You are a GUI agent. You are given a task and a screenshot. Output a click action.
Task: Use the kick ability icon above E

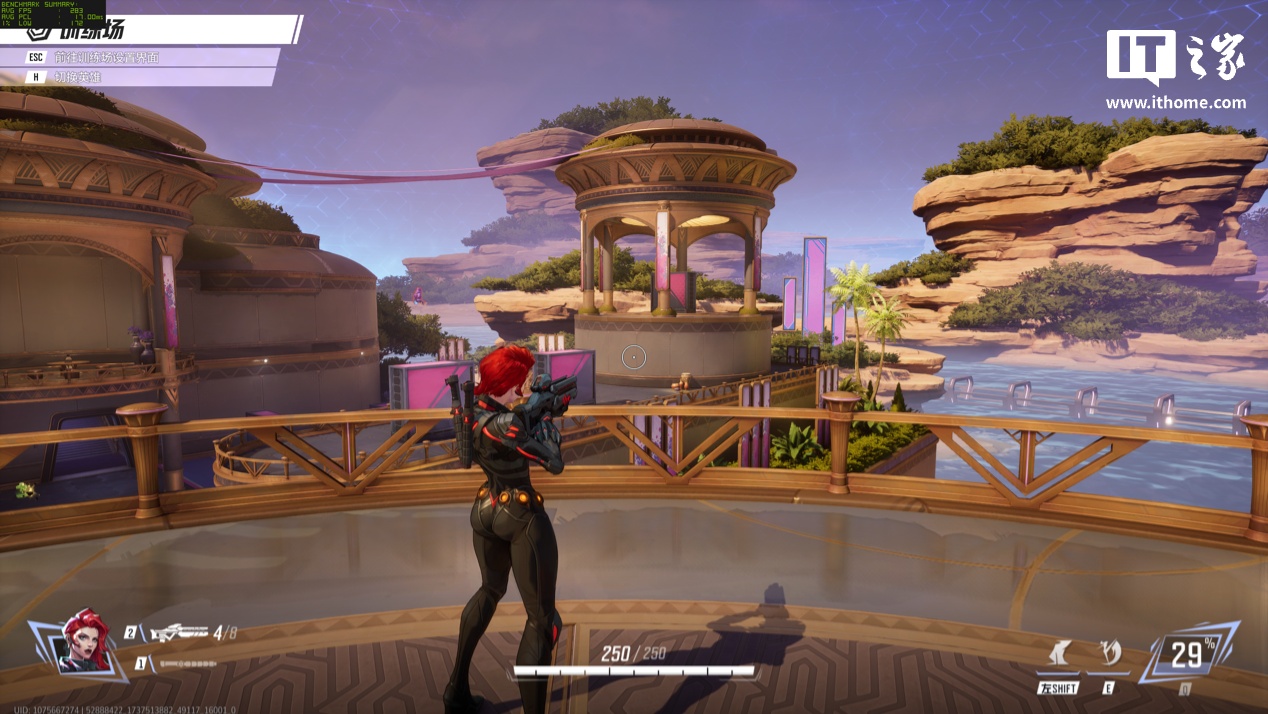(x=1109, y=654)
